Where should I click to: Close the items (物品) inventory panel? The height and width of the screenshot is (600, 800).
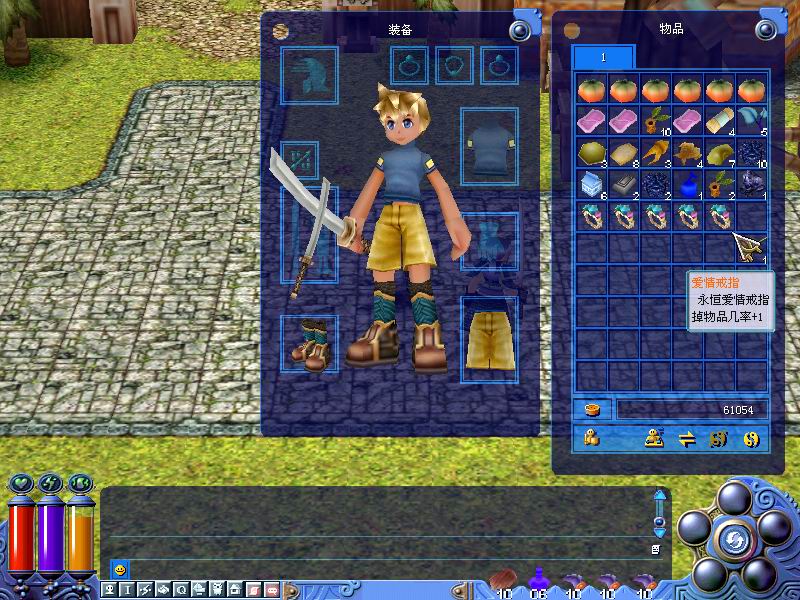coord(770,30)
